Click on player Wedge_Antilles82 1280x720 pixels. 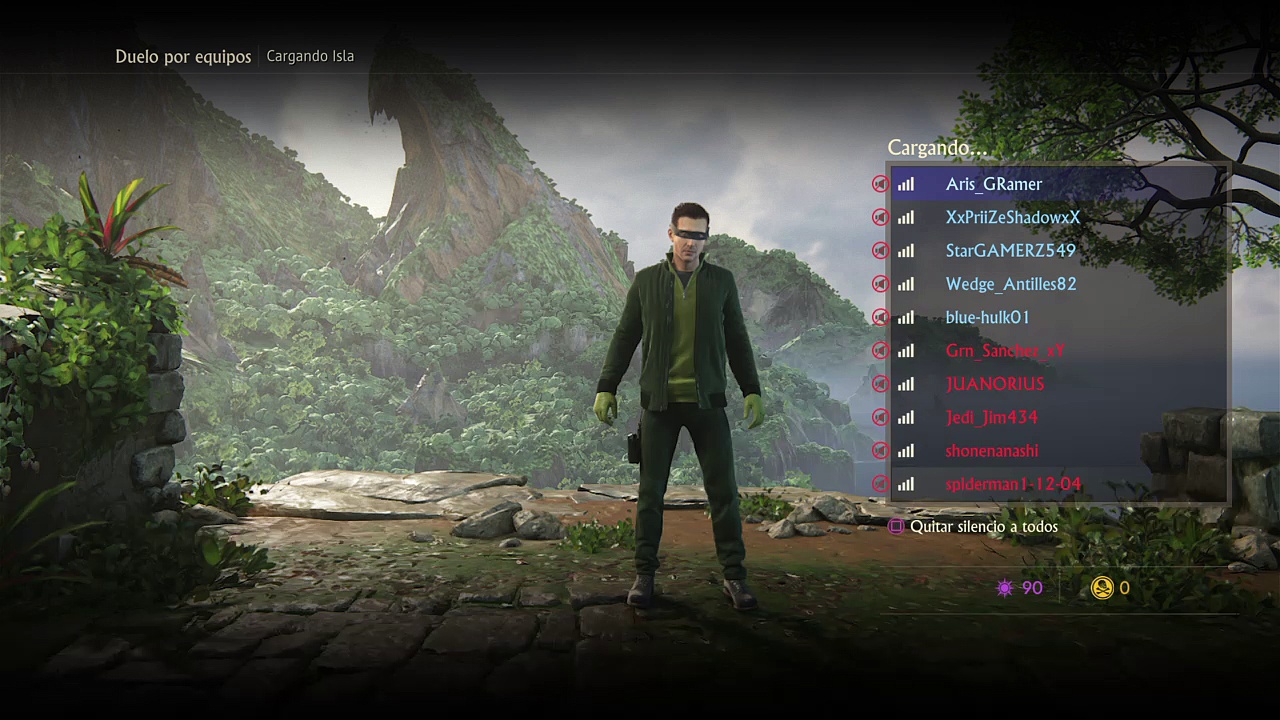(1010, 284)
